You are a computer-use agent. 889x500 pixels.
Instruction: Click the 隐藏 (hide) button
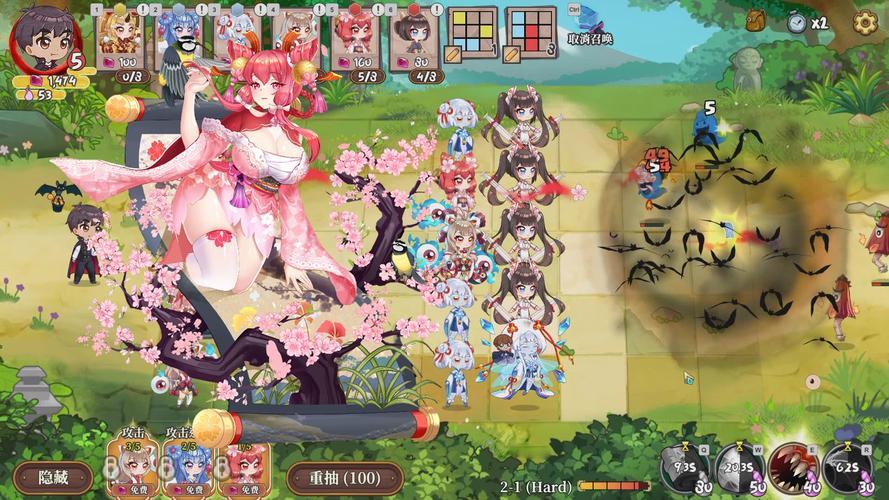tap(53, 477)
